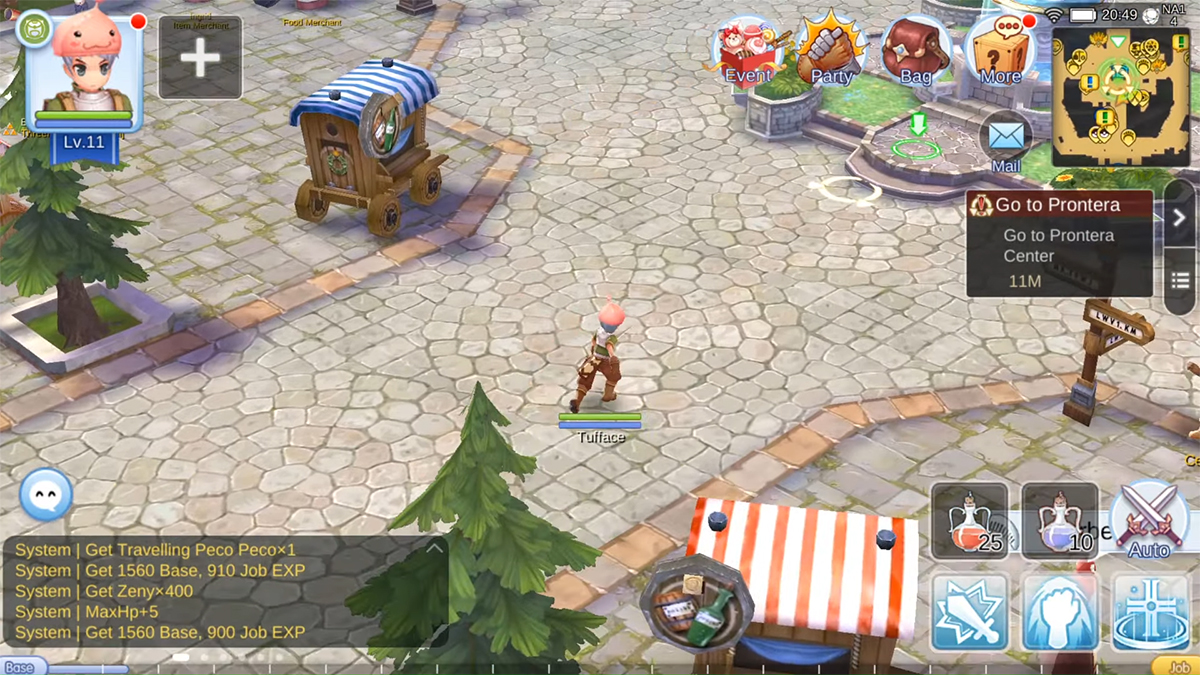This screenshot has width=1200, height=675.
Task: Use the red potion with 25 remaining
Action: 969,521
